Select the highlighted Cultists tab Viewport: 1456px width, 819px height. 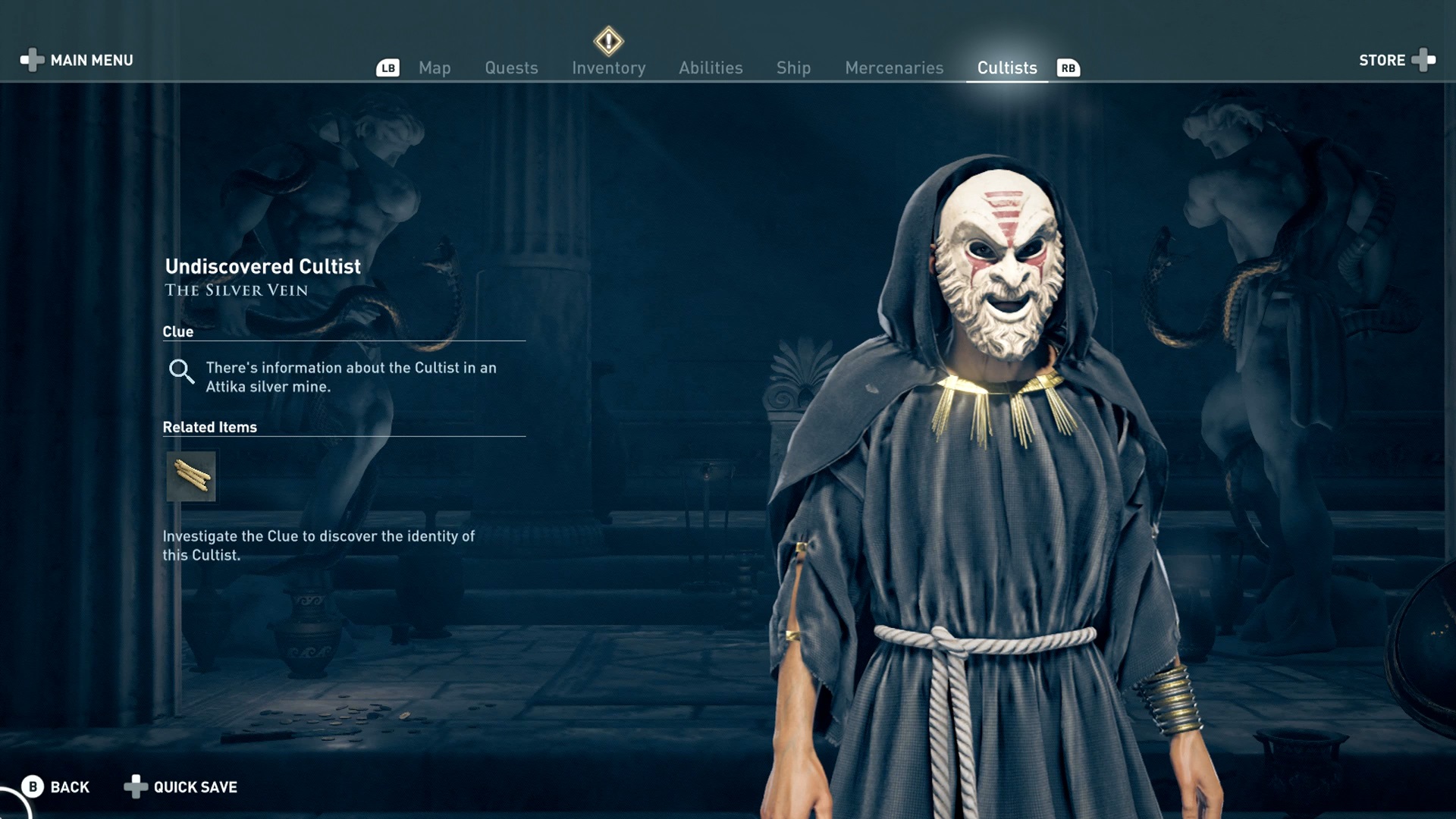pos(1006,67)
